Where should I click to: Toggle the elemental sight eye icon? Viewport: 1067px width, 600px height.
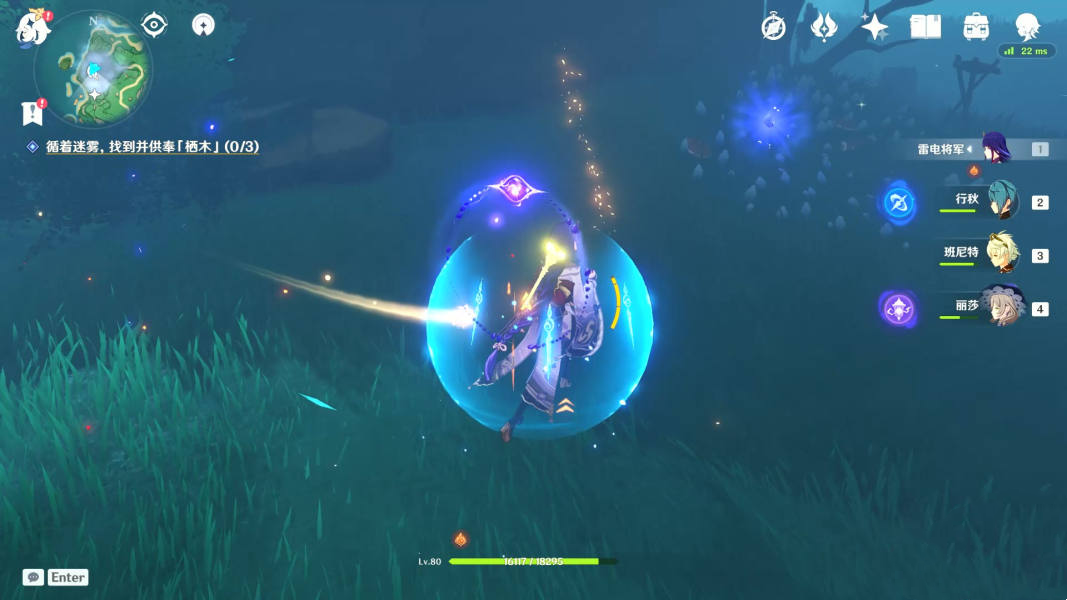[154, 24]
